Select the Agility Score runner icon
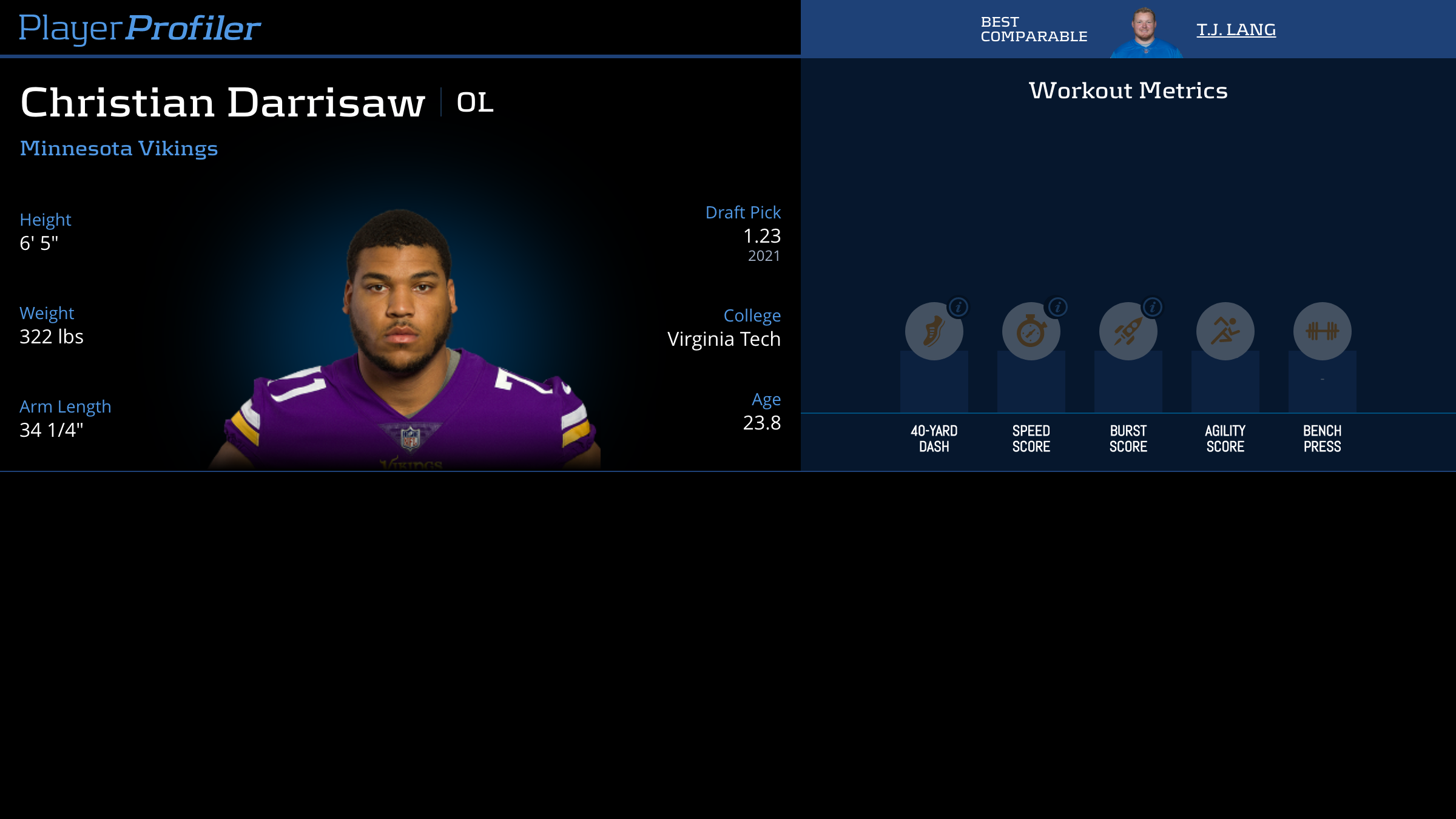 coord(1225,331)
